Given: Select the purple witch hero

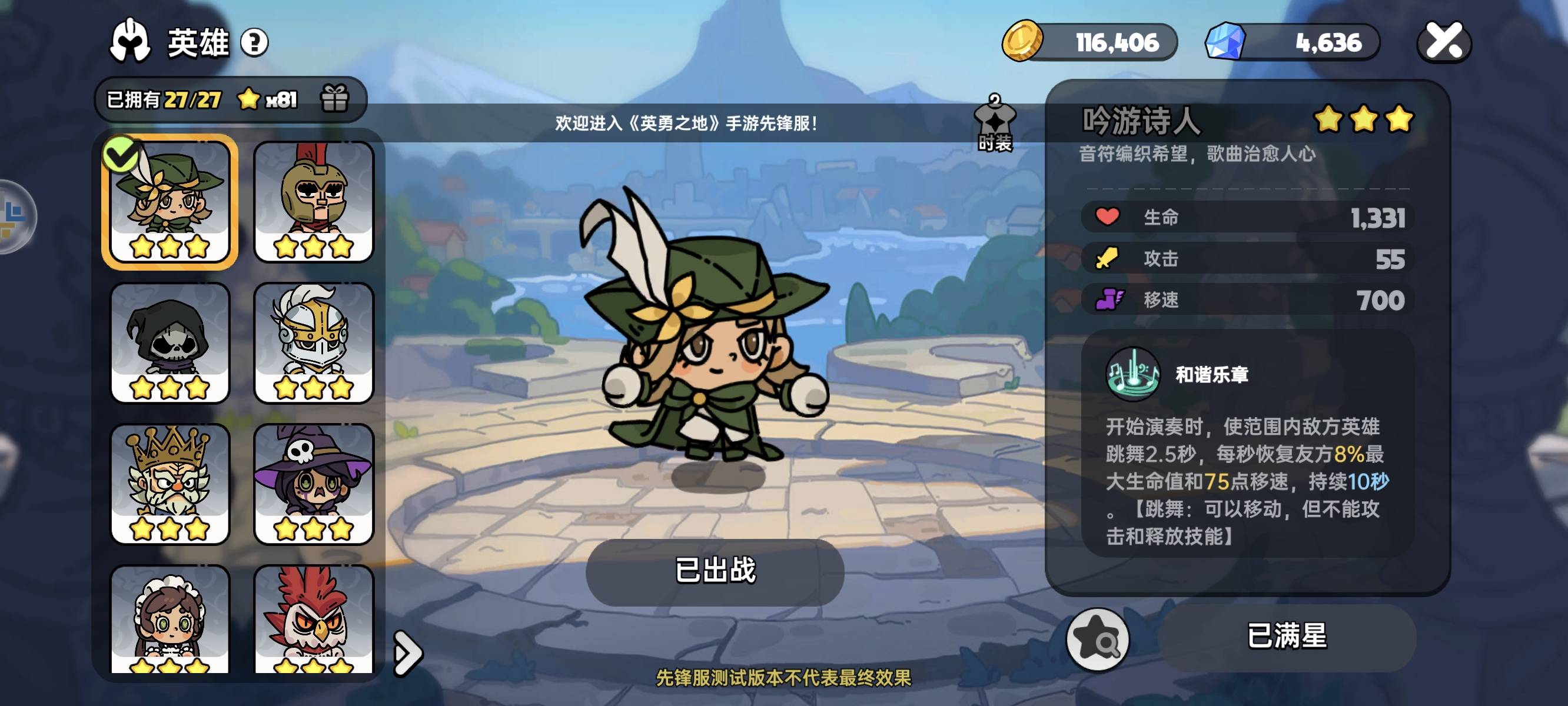Looking at the screenshot, I should click(313, 482).
